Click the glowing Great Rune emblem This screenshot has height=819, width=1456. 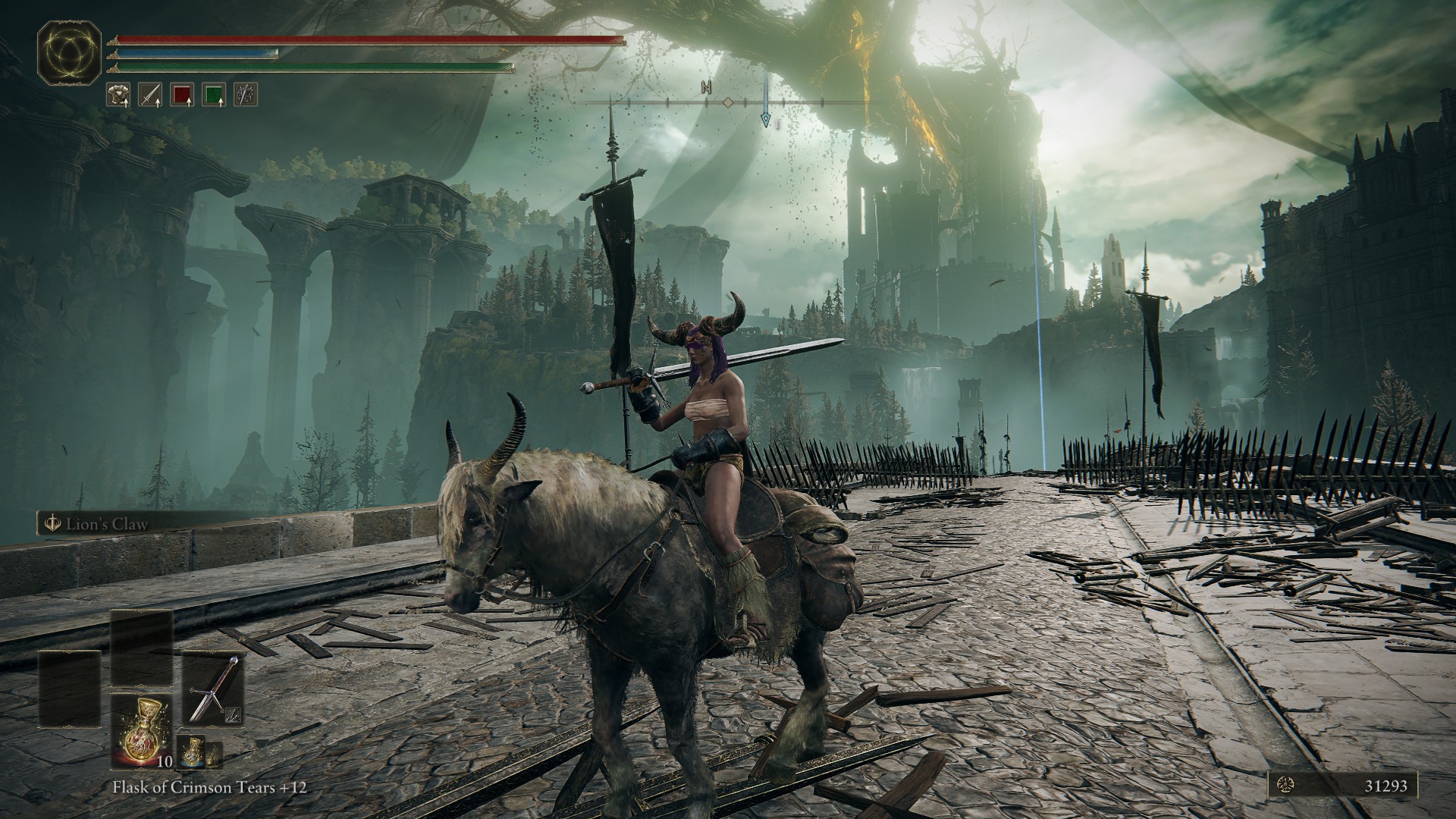pos(70,52)
